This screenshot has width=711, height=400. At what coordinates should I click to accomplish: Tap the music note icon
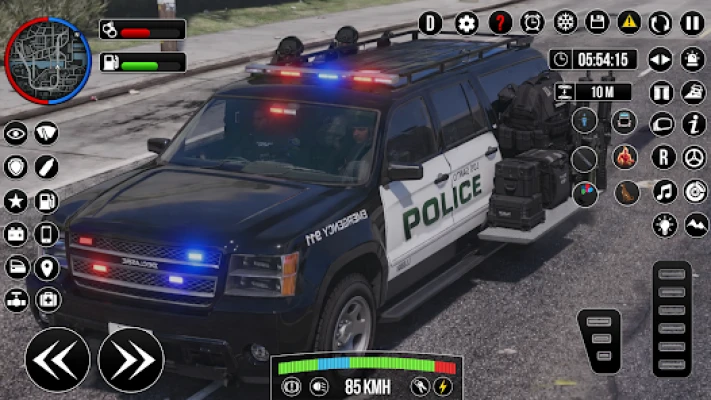click(662, 191)
